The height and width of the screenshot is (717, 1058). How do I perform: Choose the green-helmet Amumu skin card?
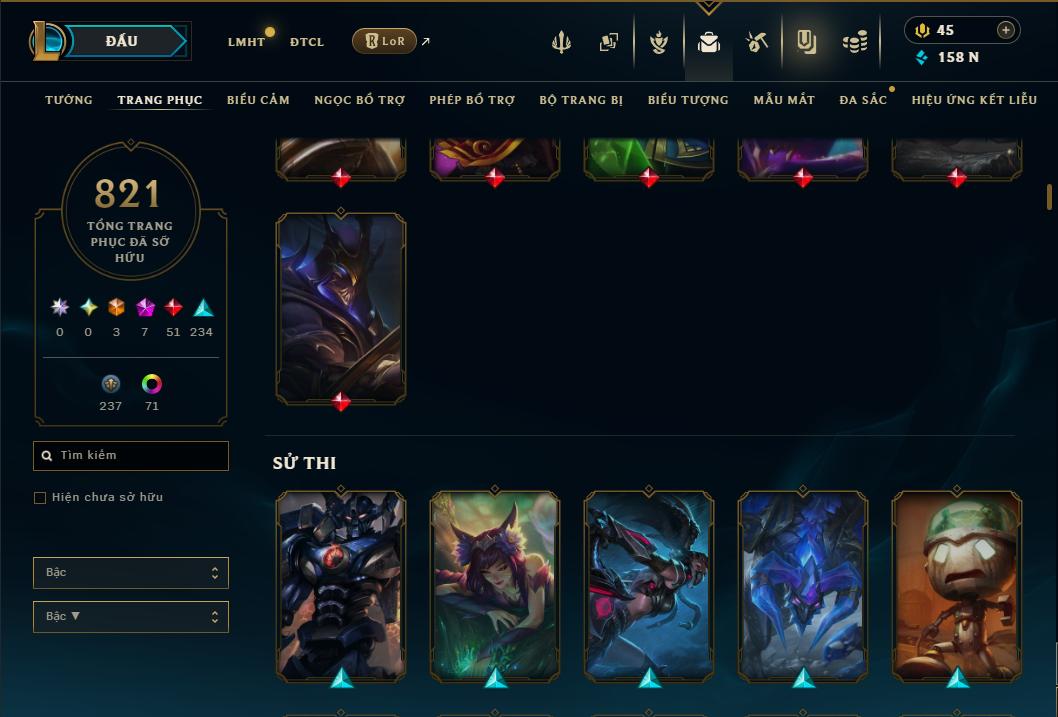click(957, 585)
